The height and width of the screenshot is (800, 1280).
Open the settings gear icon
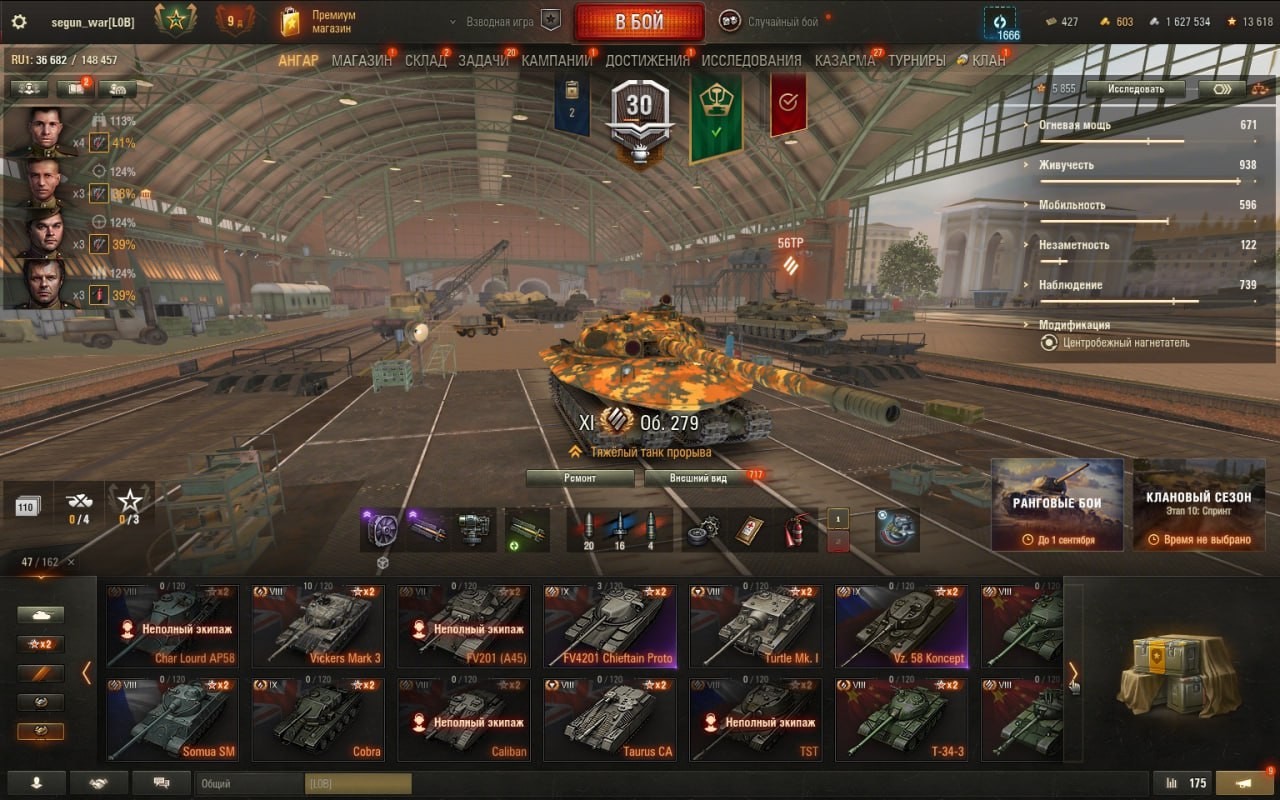click(18, 22)
